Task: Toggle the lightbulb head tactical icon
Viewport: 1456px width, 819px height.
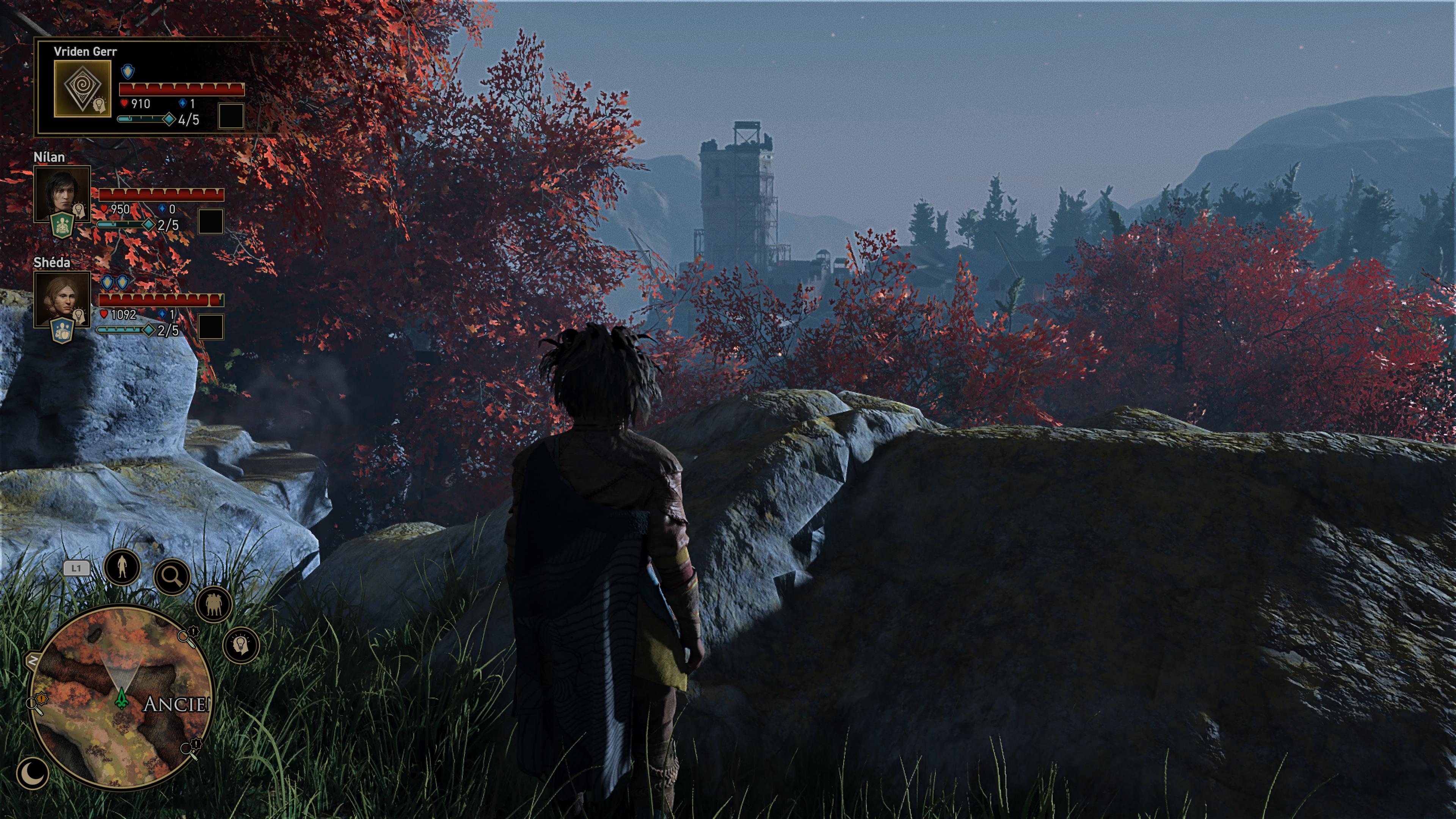Action: pos(242,645)
